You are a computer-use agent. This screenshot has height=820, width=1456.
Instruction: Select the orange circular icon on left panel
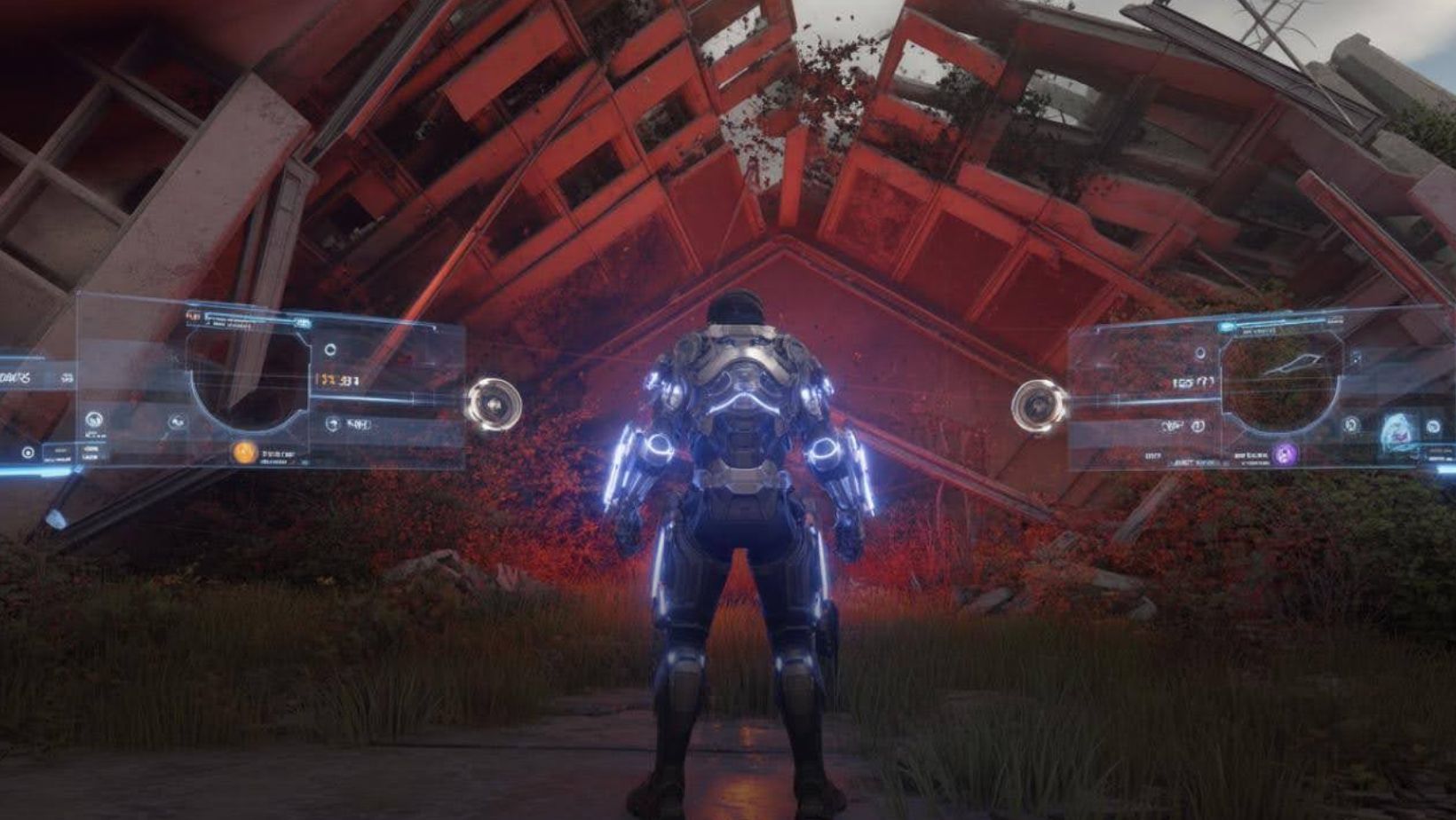tap(245, 452)
